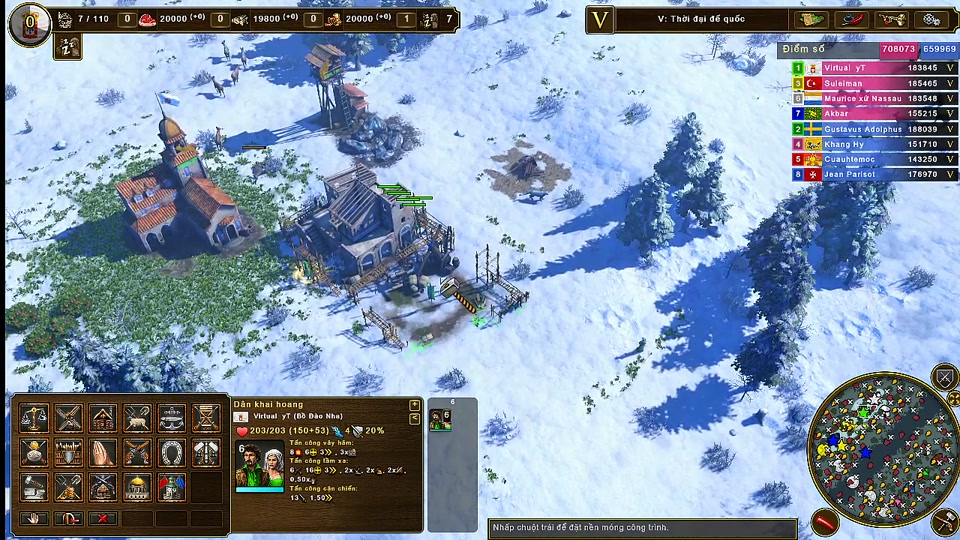Pick the praying hands church icon
This screenshot has height=540, width=960.
point(103,452)
